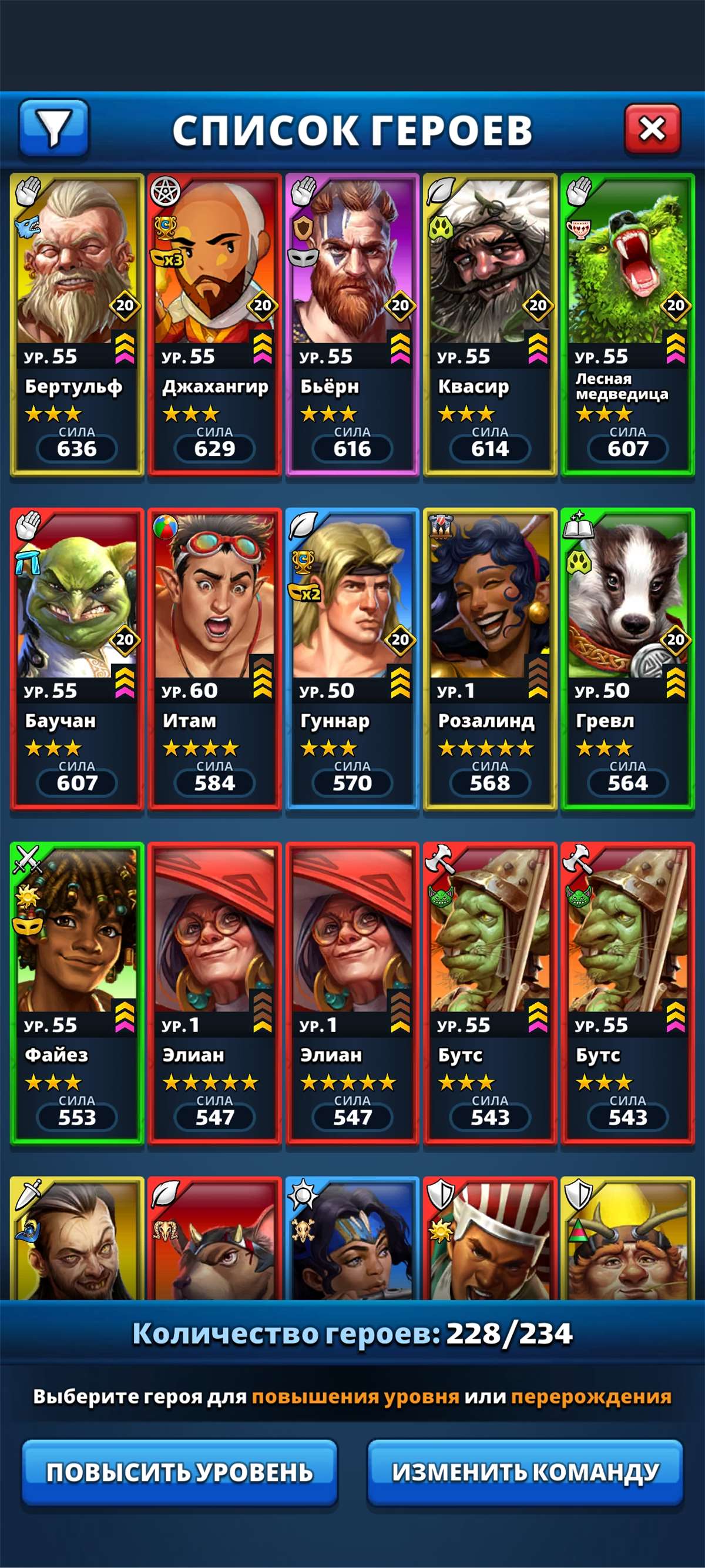Tap the ПОВЫСИТЬ УРОВЕНЬ button
This screenshot has width=705, height=1568.
tap(179, 1472)
